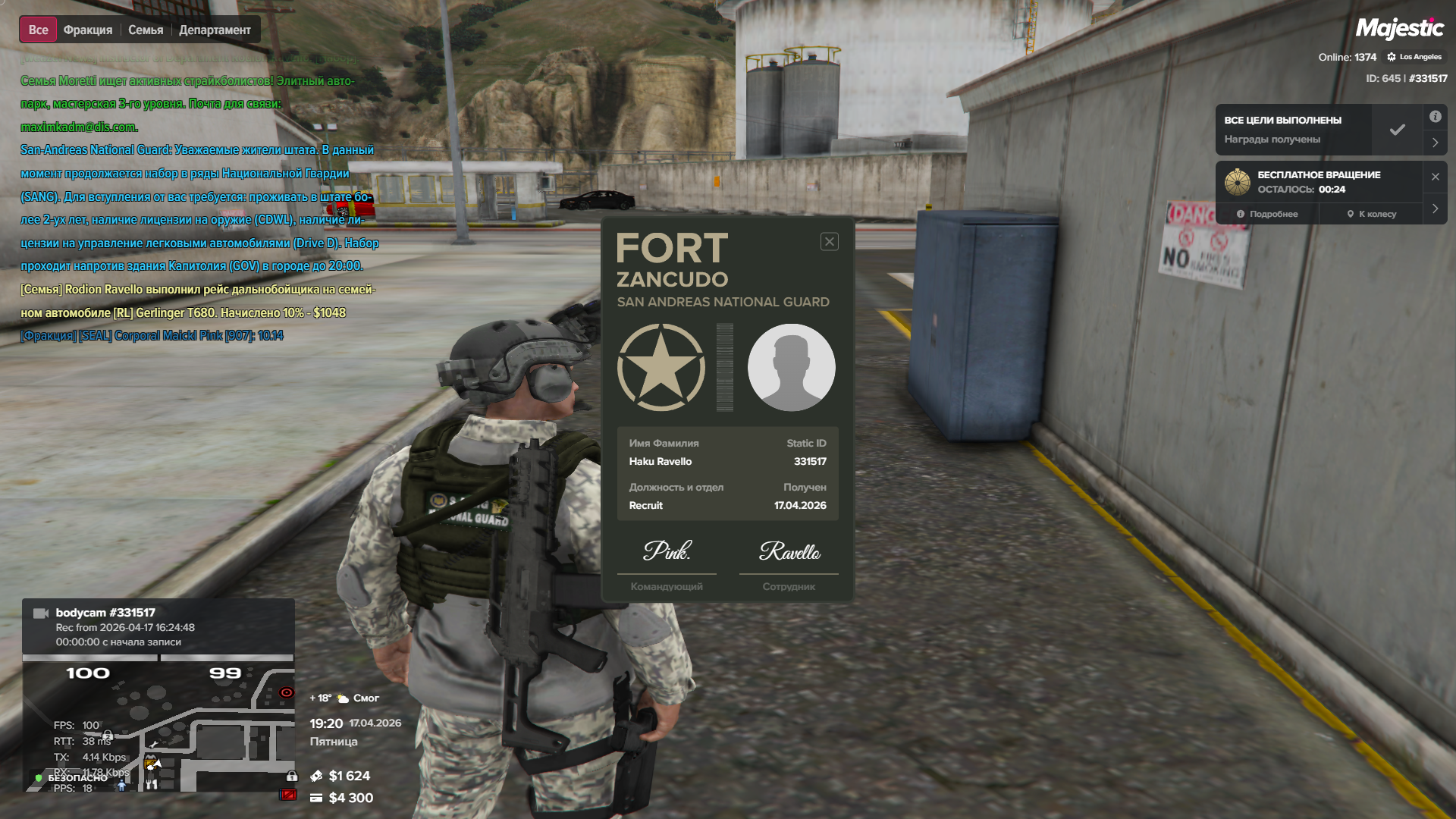This screenshot has height=819, width=1456.
Task: Click the Все цели выполнены checkmark
Action: [1397, 130]
